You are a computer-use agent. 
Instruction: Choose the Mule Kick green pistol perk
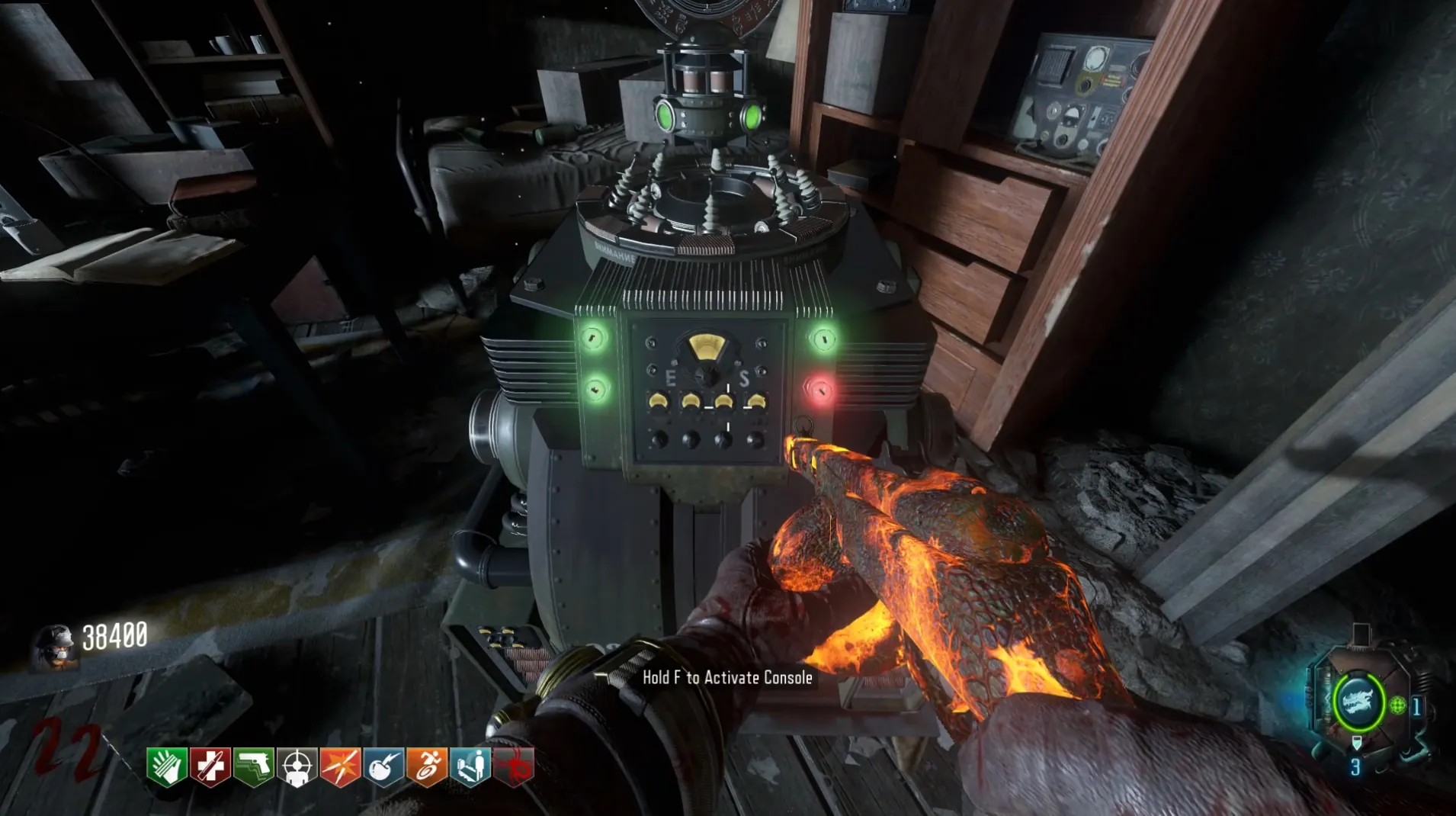tap(253, 766)
